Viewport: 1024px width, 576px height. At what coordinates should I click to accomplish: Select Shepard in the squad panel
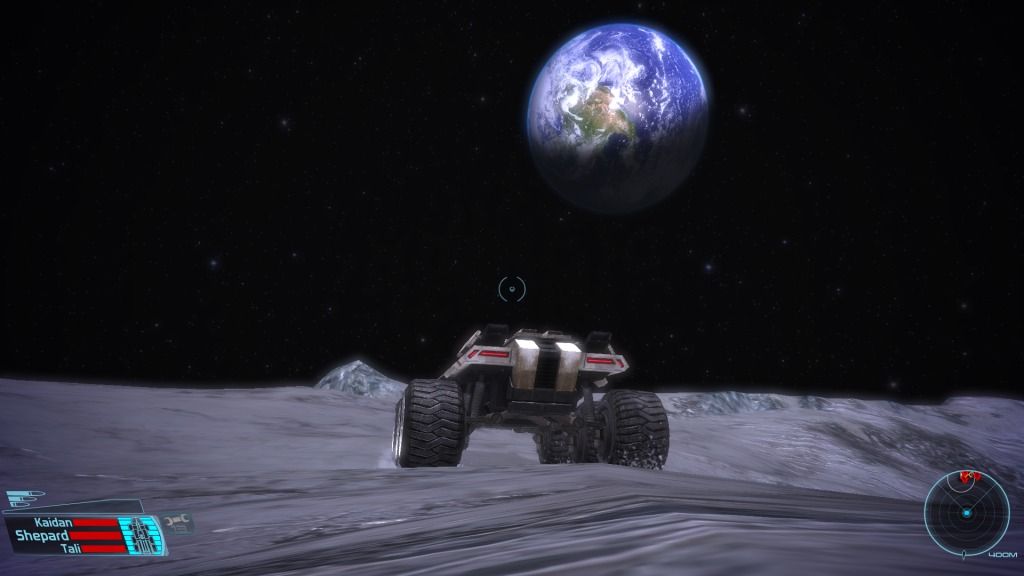(x=40, y=535)
